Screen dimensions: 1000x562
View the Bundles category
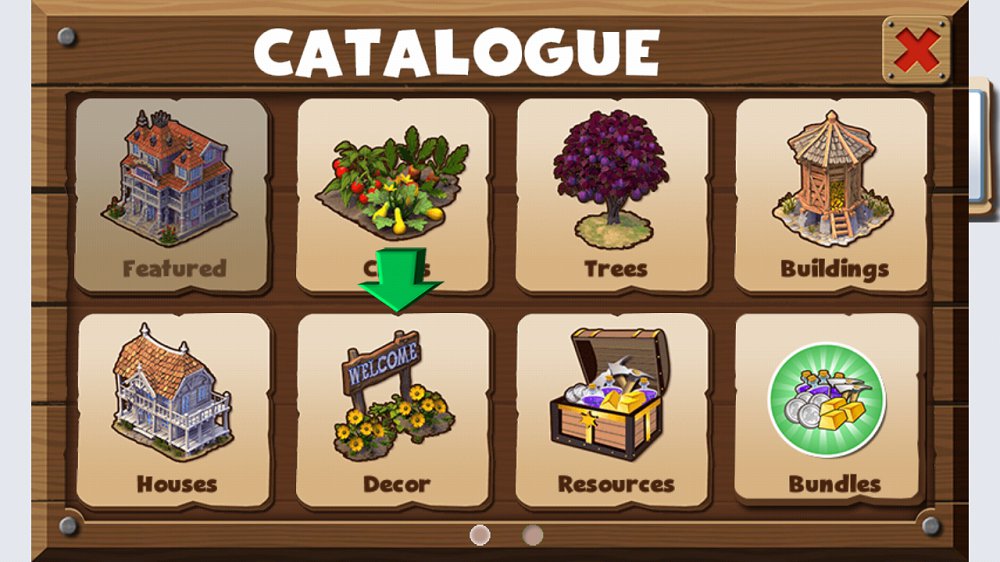point(833,410)
